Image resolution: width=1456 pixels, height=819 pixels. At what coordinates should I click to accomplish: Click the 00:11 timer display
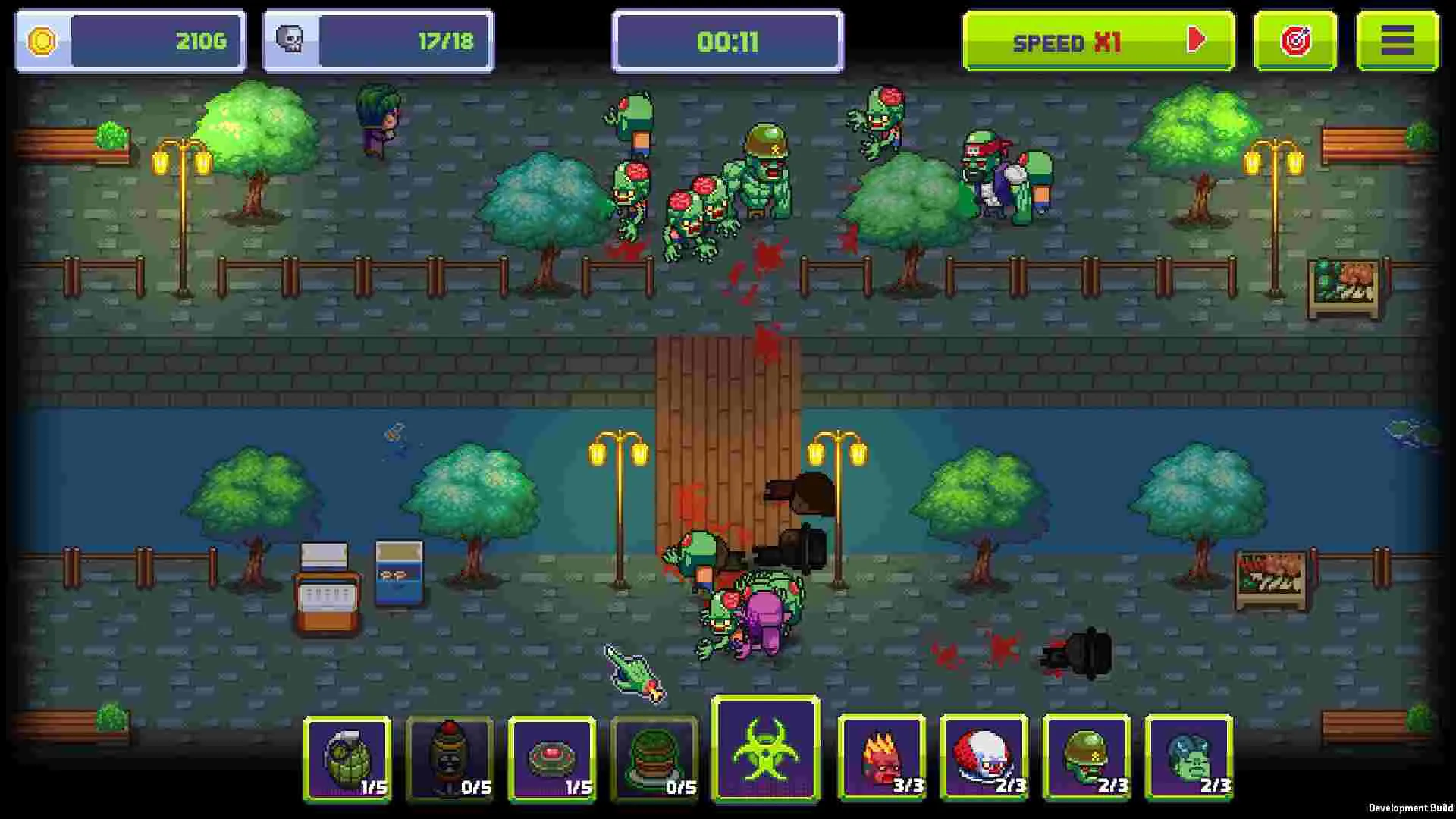click(726, 42)
